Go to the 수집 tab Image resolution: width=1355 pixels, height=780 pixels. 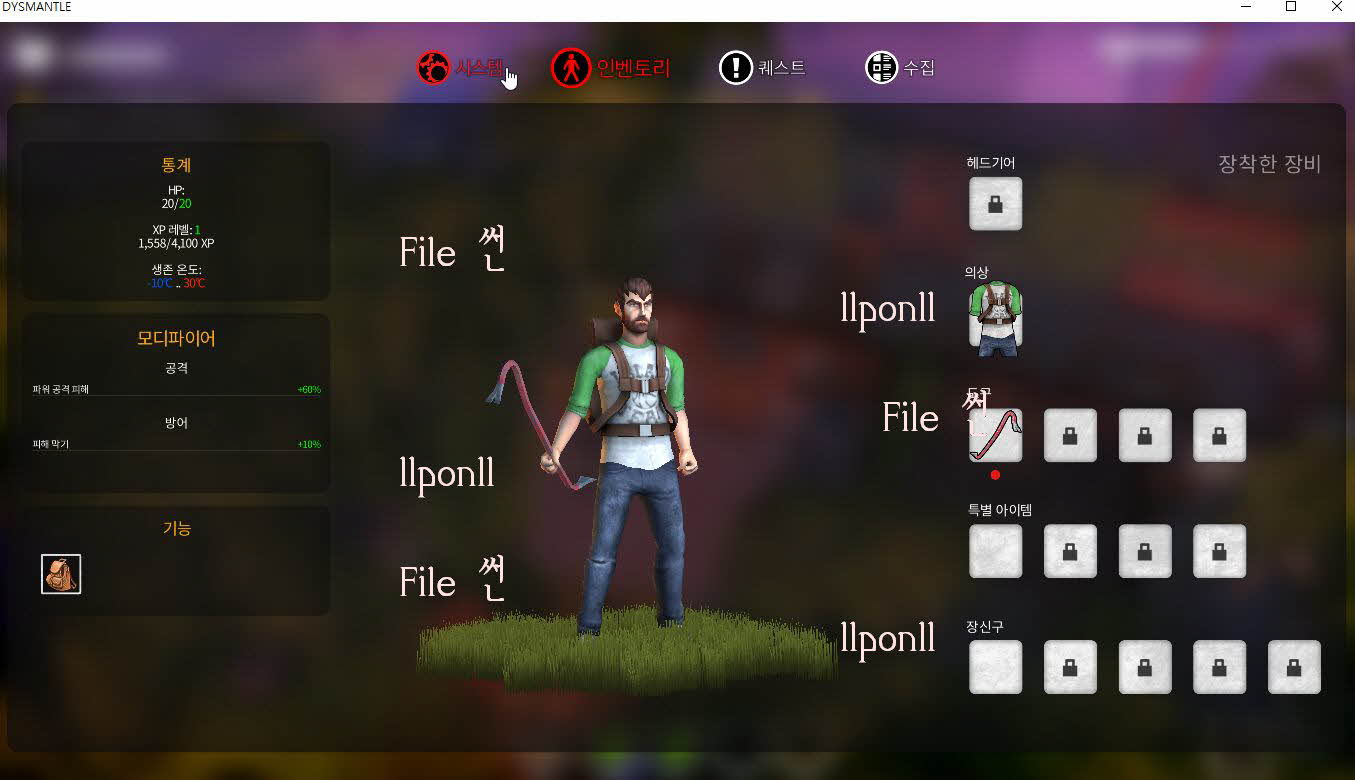pos(900,68)
